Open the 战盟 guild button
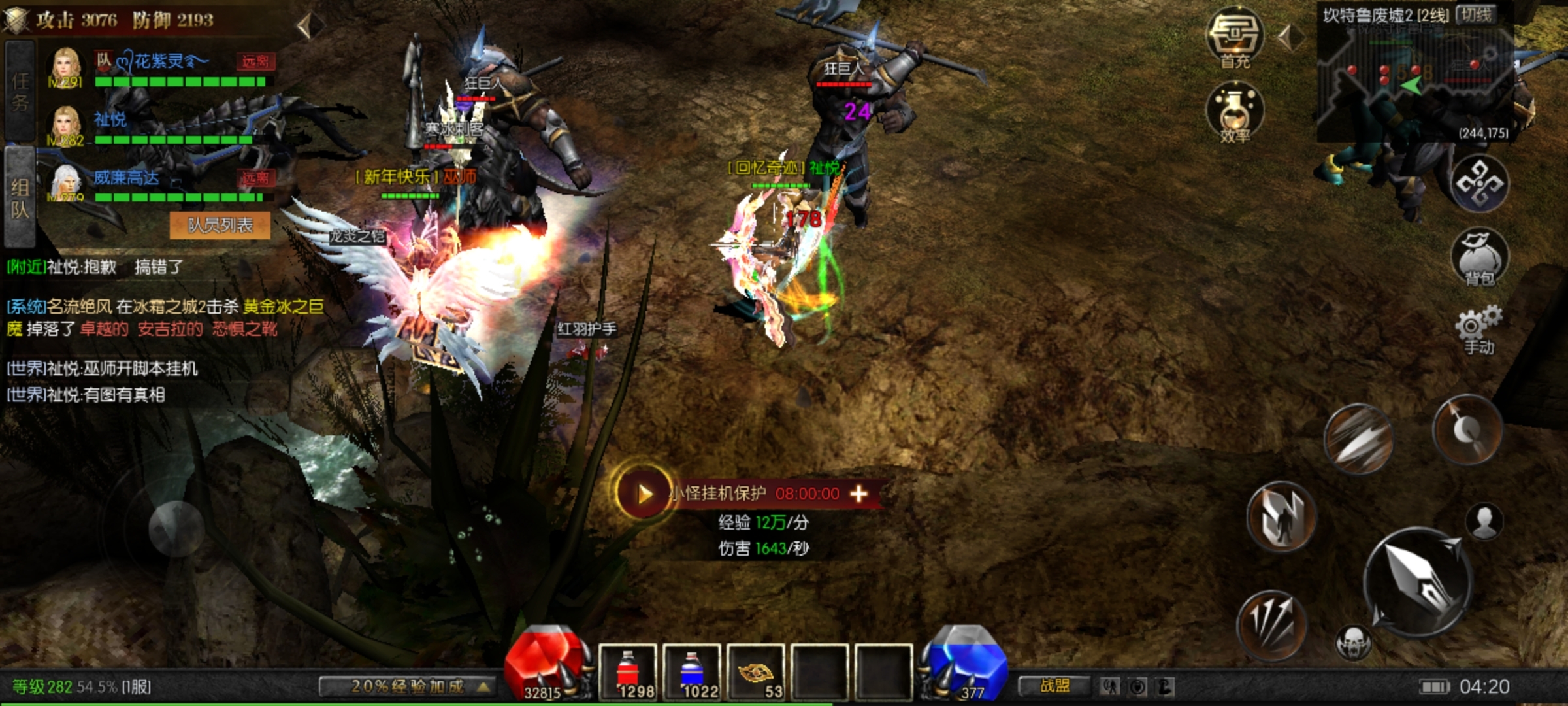The image size is (1568, 706). coord(1054,686)
